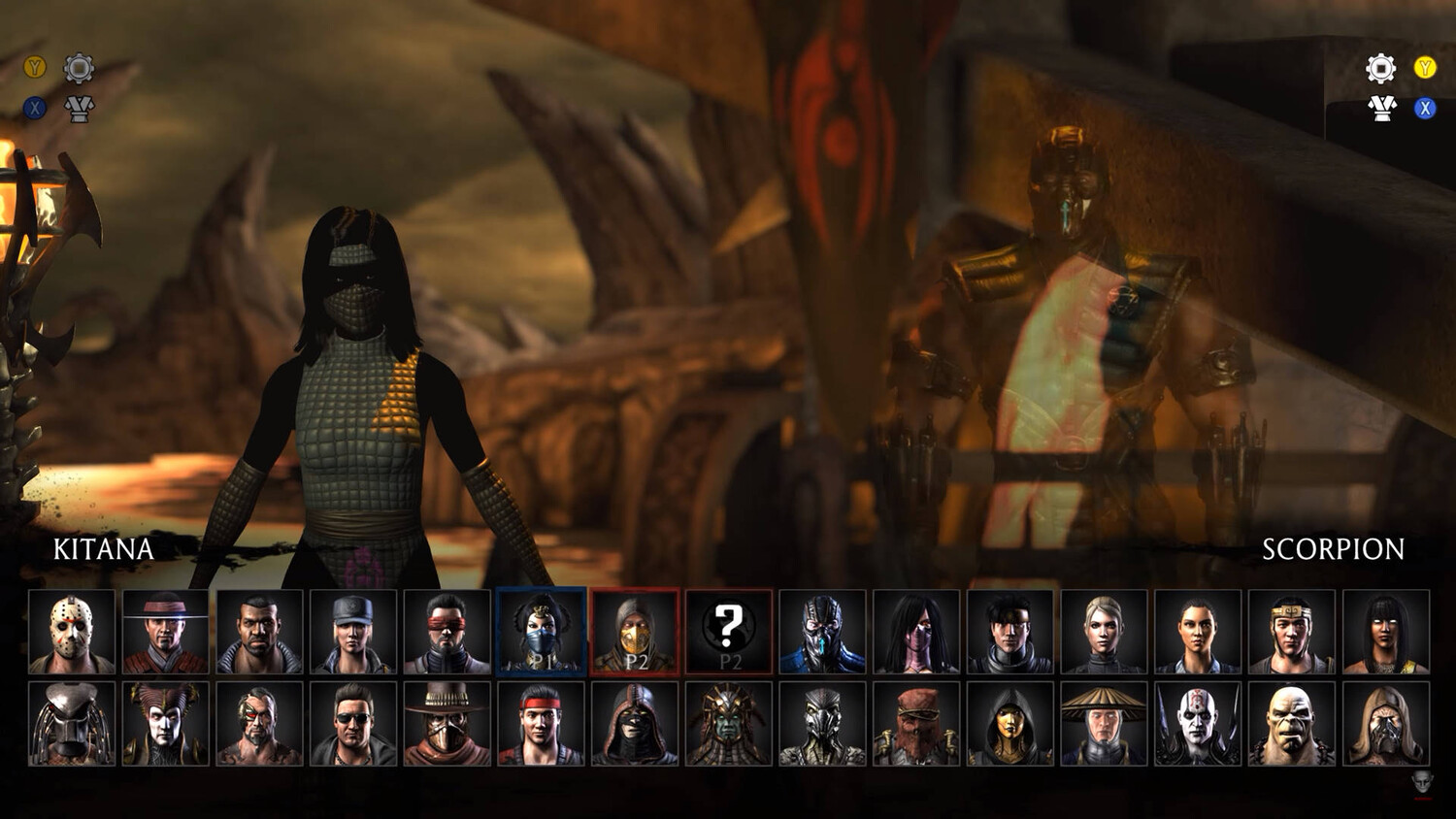Select Sub-Zero's blue ninja portrait
The image size is (1456, 819).
pyautogui.click(x=822, y=632)
